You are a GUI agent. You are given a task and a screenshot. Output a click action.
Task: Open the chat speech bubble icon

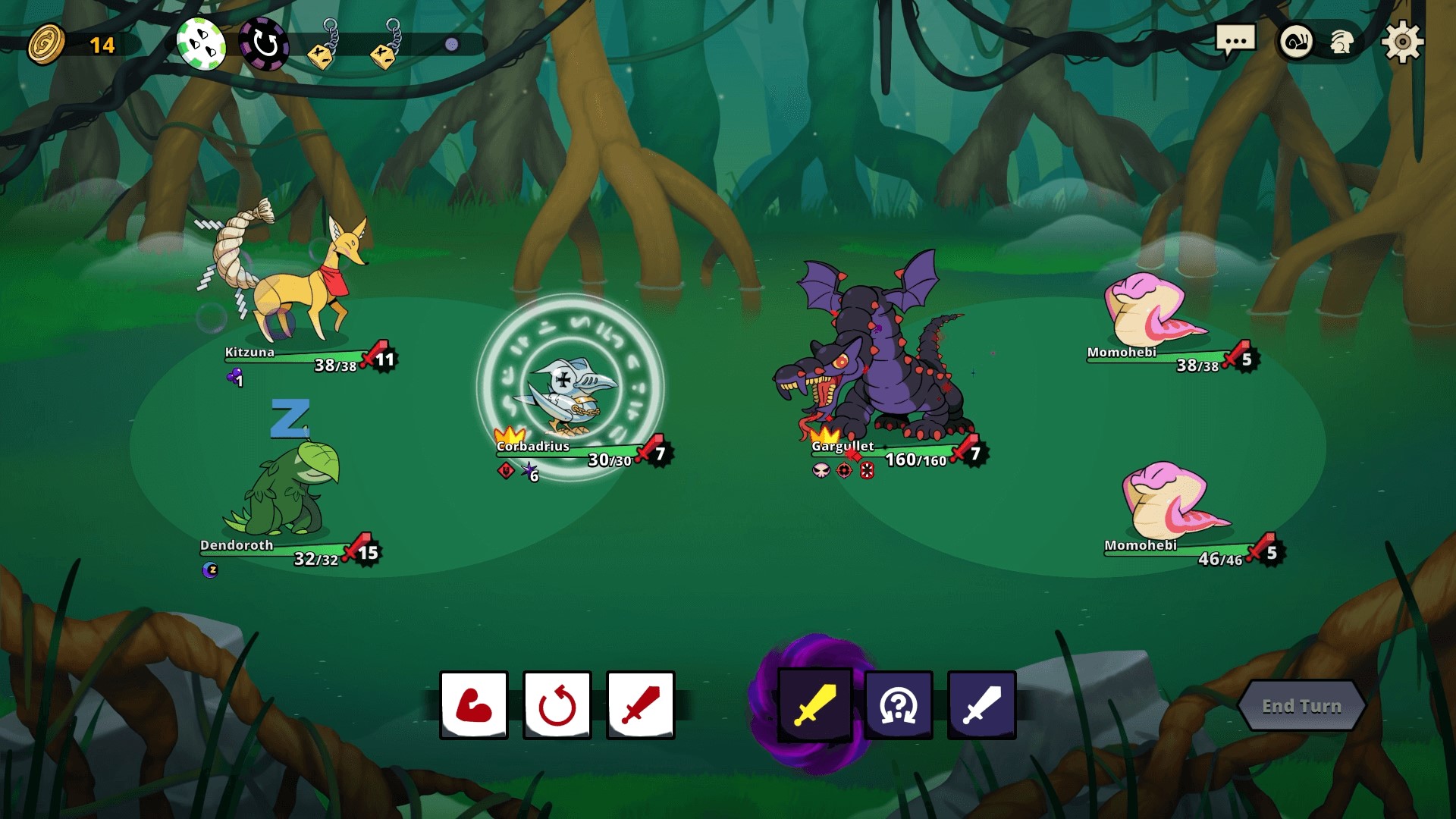pos(1235,42)
